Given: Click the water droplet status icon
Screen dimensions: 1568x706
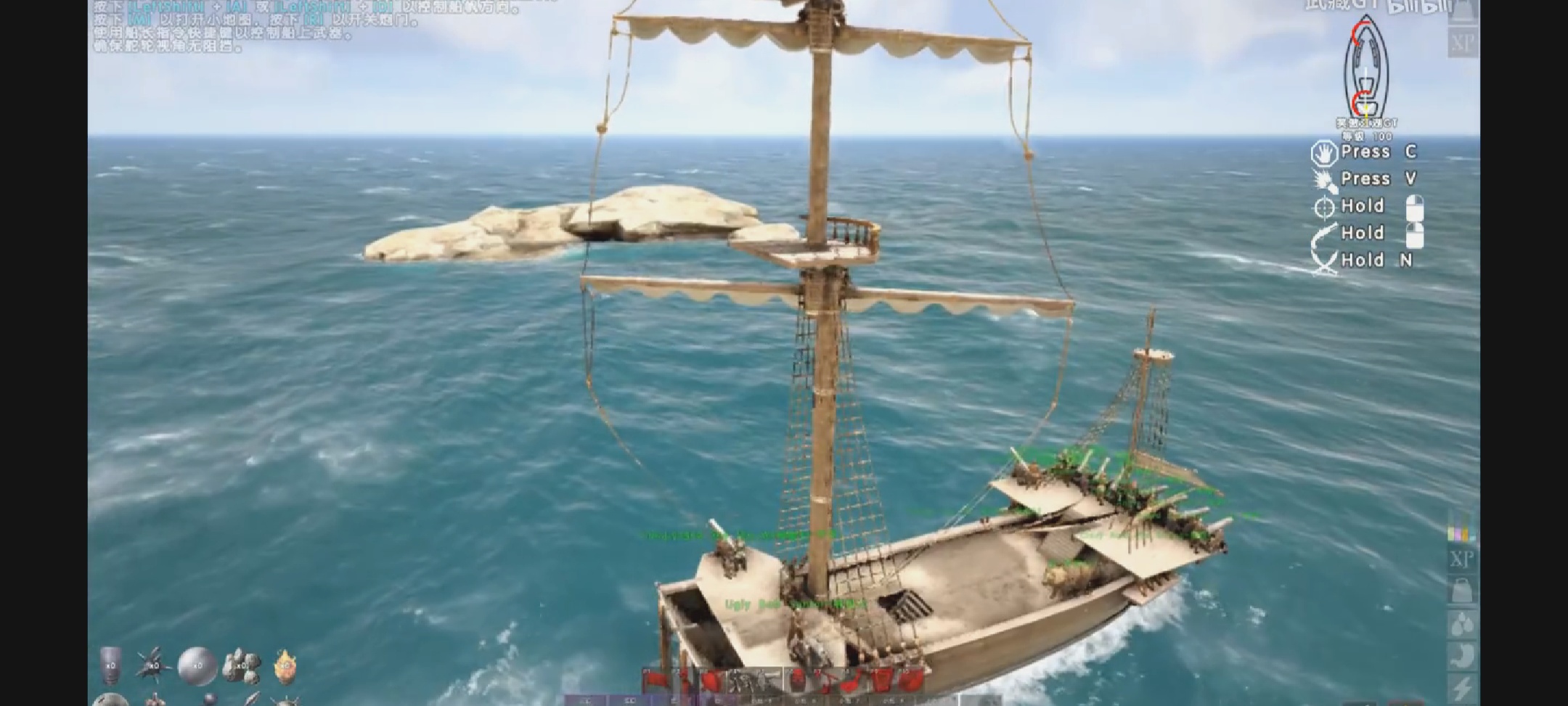Looking at the screenshot, I should 1462,624.
